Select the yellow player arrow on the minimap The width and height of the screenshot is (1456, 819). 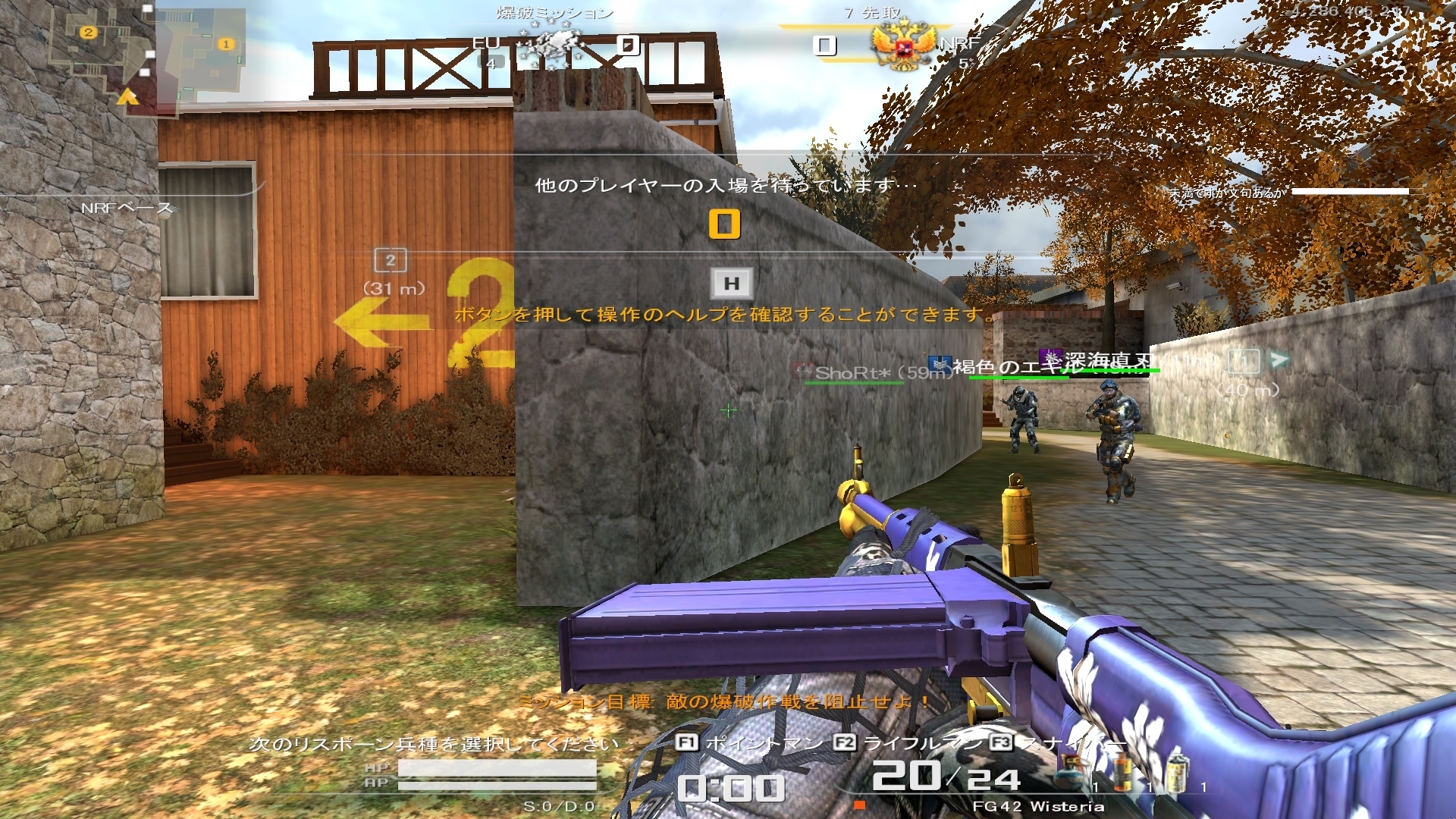click(127, 97)
